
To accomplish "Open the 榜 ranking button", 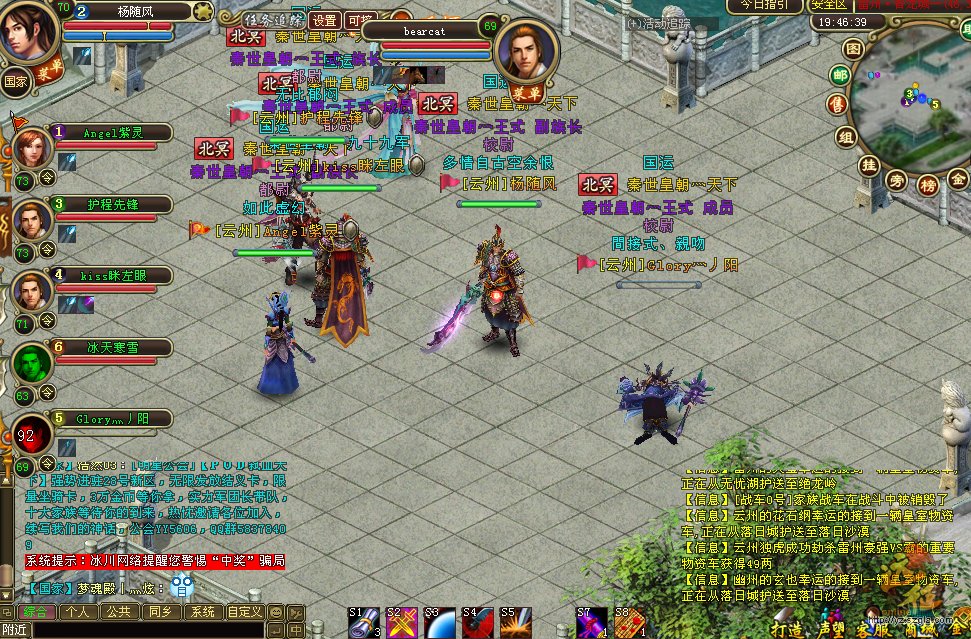I will 927,184.
